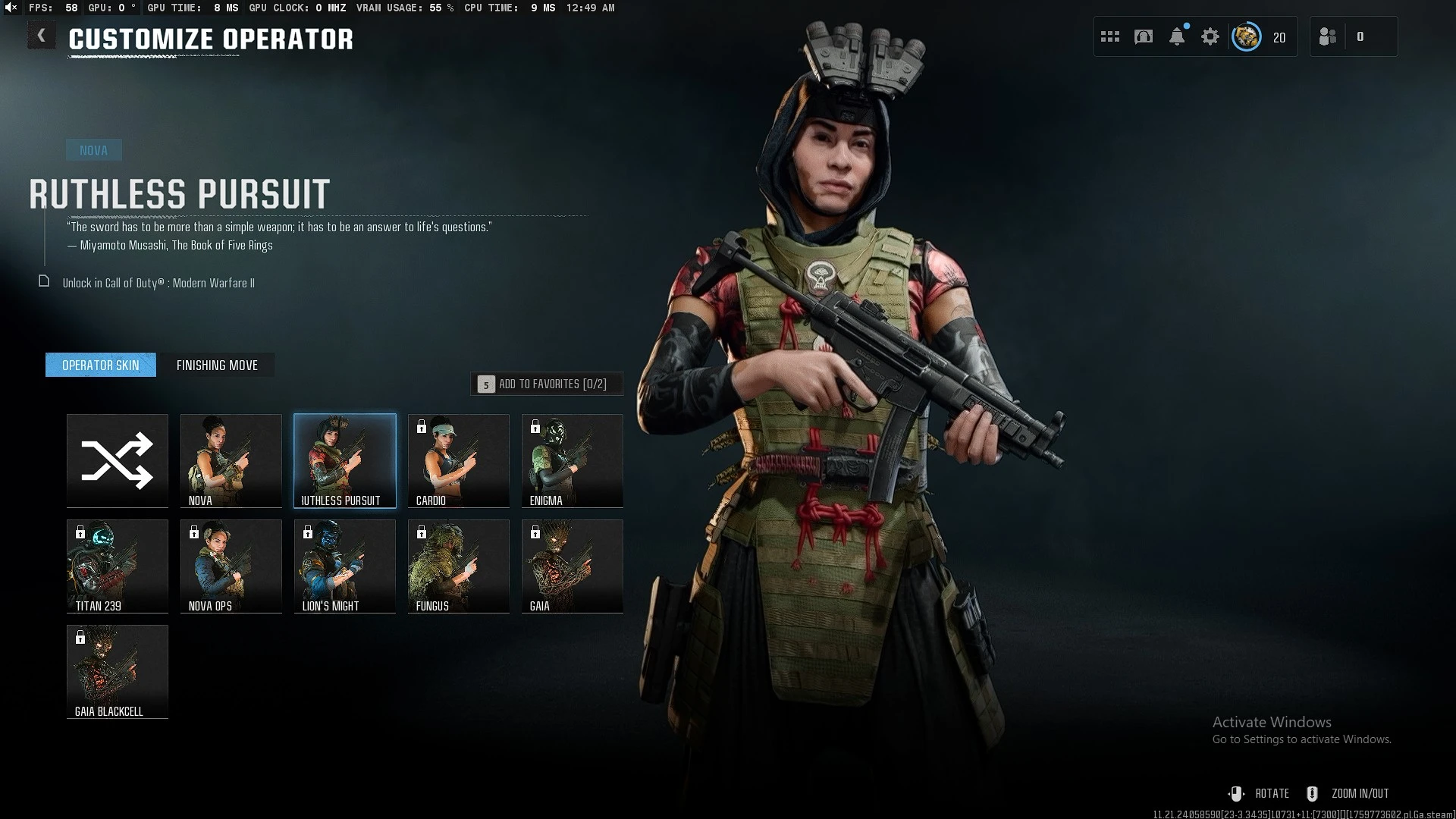Viewport: 1456px width, 819px height.
Task: Open the grid menu icon
Action: click(1110, 36)
